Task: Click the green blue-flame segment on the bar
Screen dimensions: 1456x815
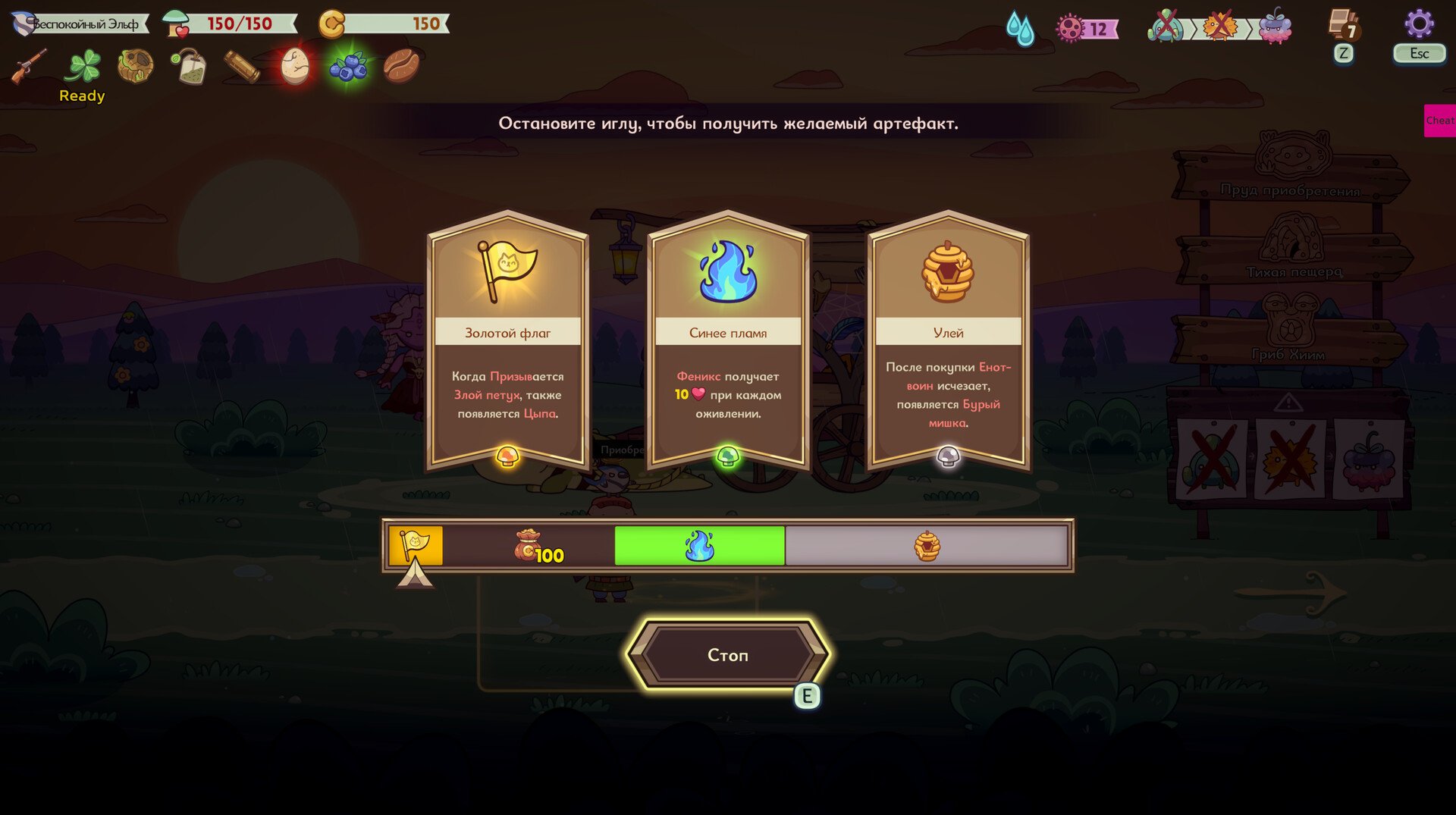Action: coord(698,546)
